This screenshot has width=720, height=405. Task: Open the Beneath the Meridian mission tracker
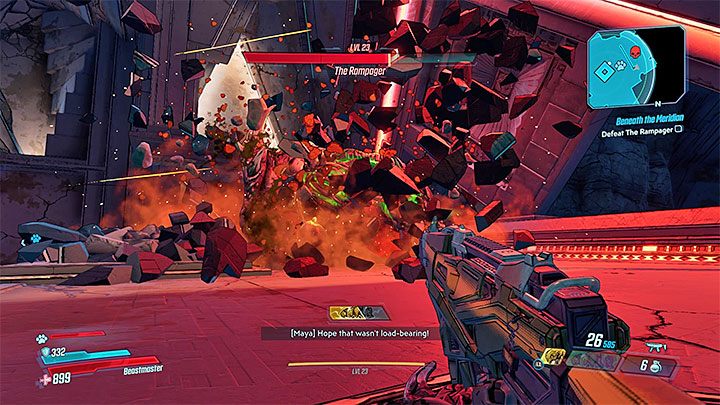(x=649, y=117)
